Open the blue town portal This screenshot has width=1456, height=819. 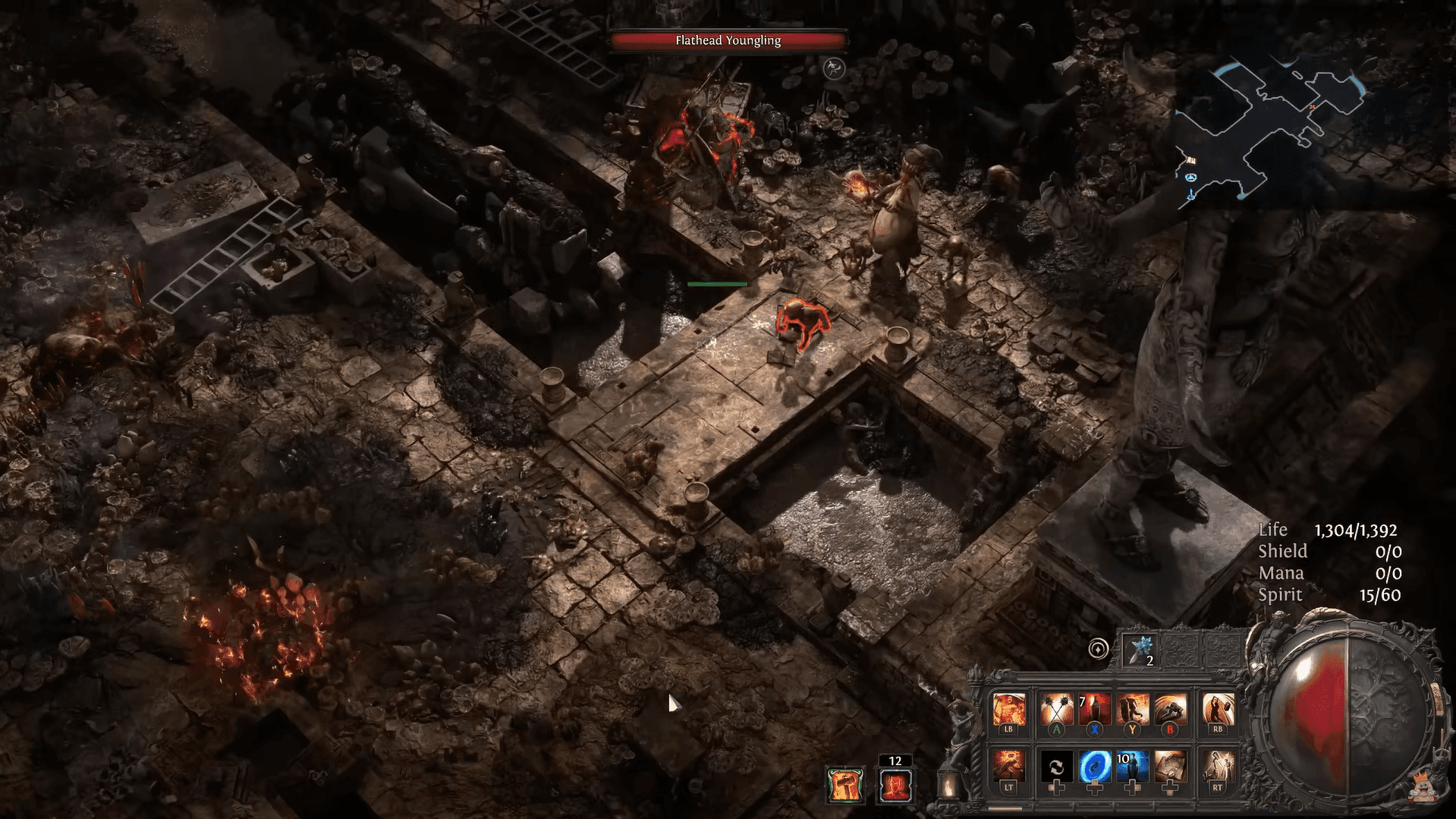coord(1093,767)
